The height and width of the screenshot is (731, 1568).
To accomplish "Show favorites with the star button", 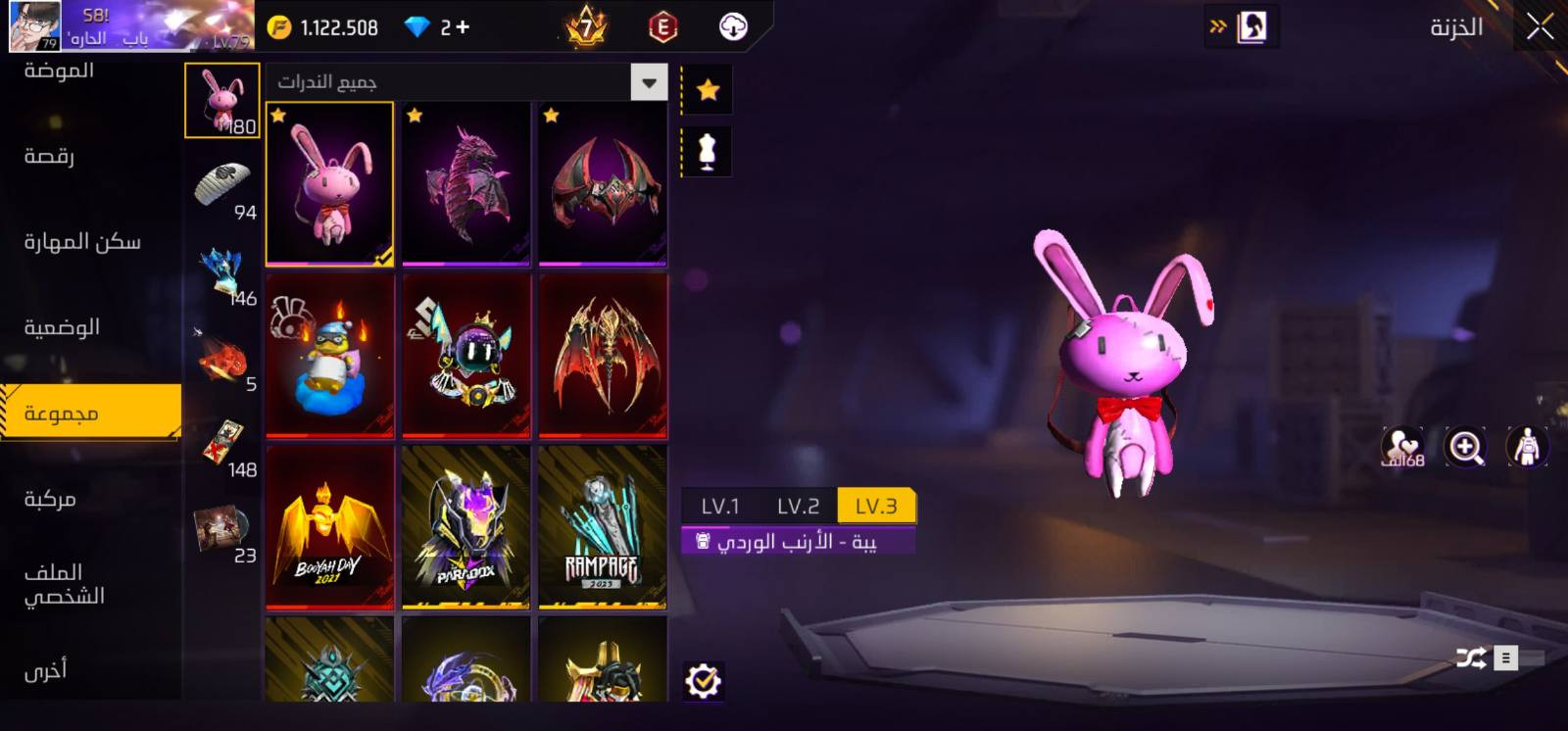I will click(708, 90).
